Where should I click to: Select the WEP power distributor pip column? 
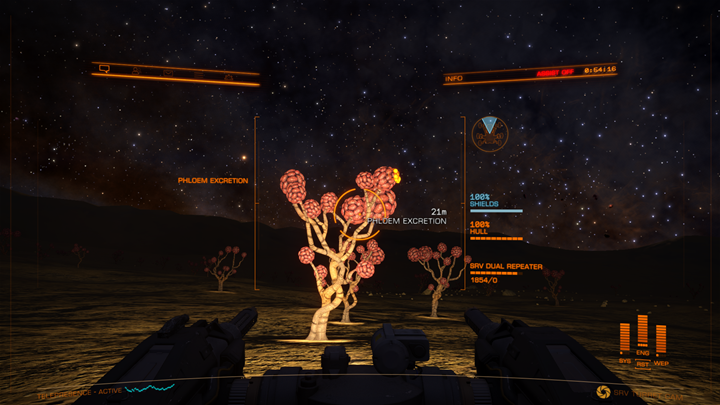point(660,340)
